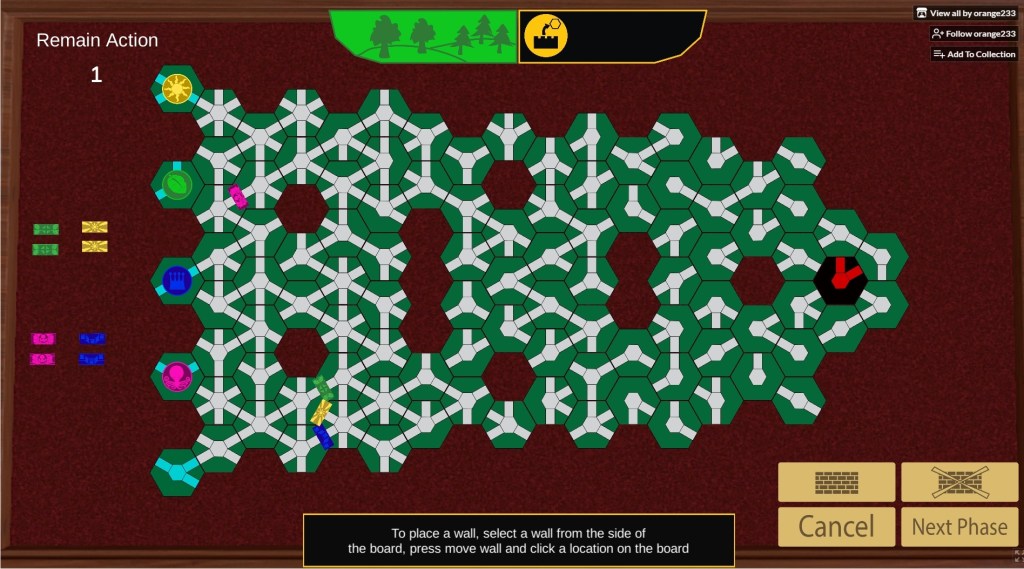Select the pink wall placed on the board
1024x569 pixels.
click(x=238, y=196)
